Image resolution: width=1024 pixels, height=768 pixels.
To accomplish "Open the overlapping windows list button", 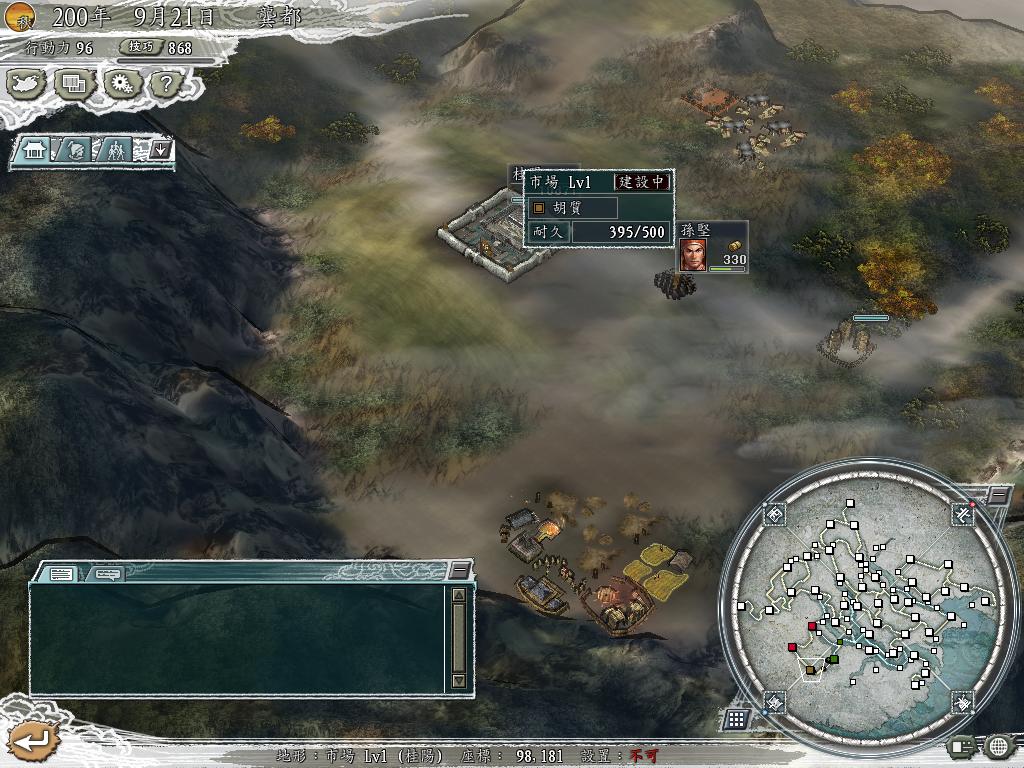I will pos(74,84).
